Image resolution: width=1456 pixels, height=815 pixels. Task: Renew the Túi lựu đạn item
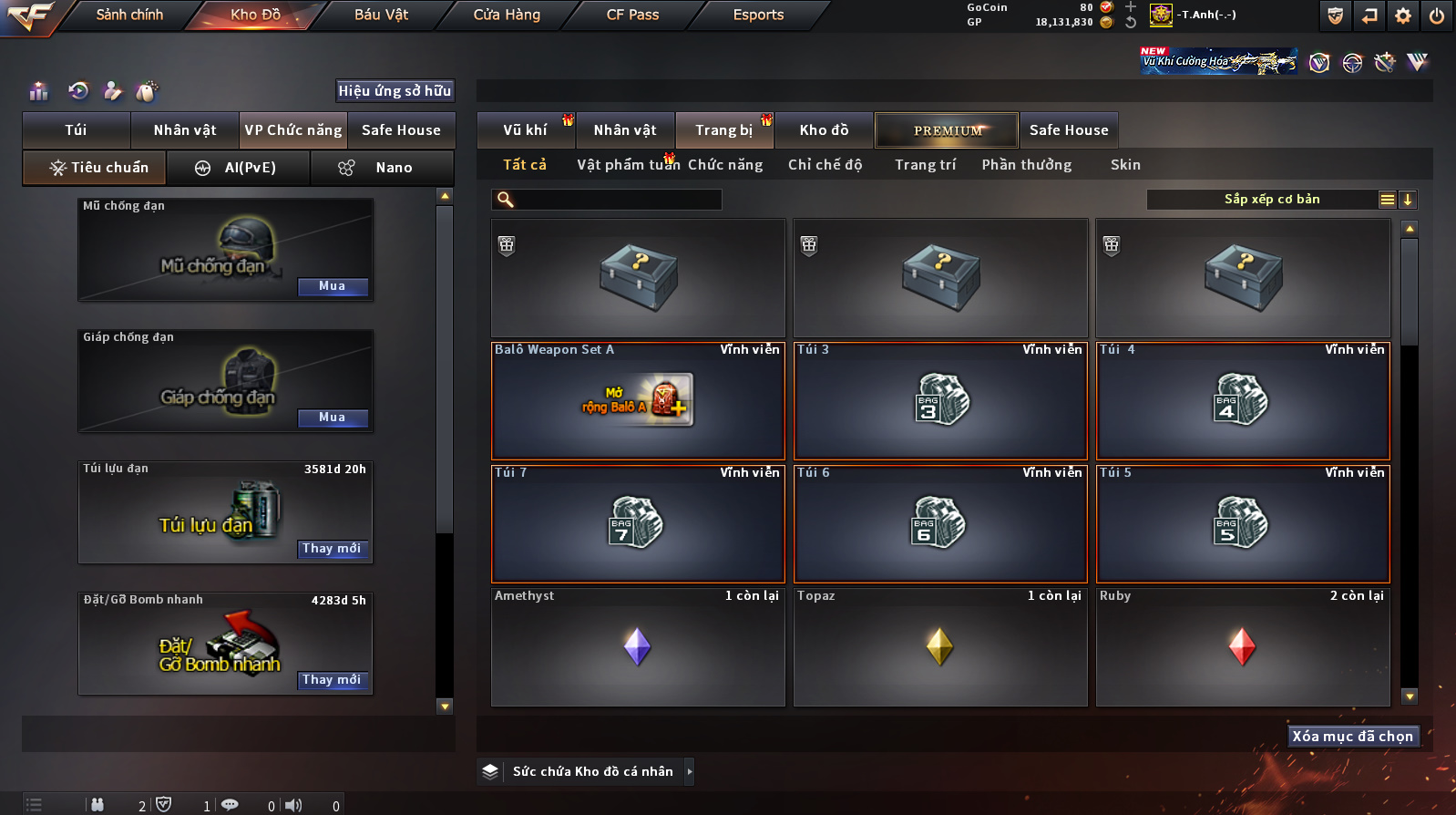[x=332, y=549]
